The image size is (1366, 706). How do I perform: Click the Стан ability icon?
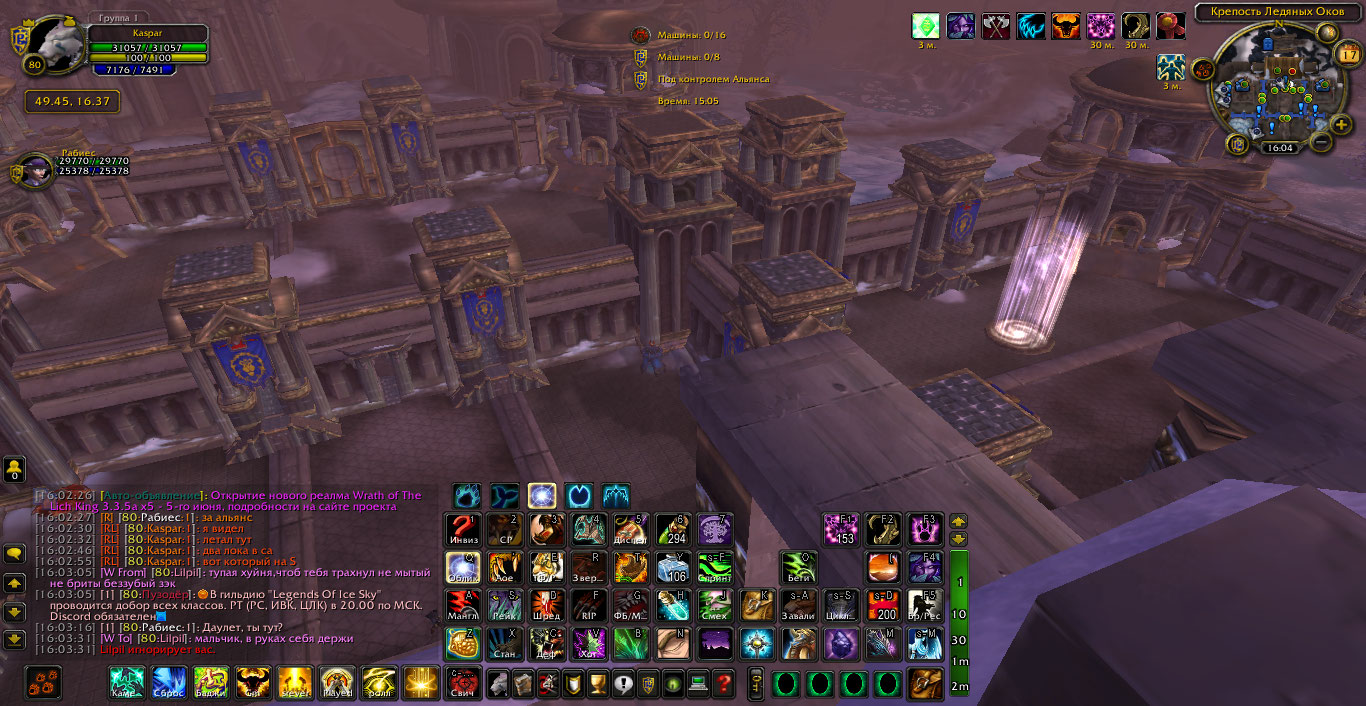pos(505,644)
